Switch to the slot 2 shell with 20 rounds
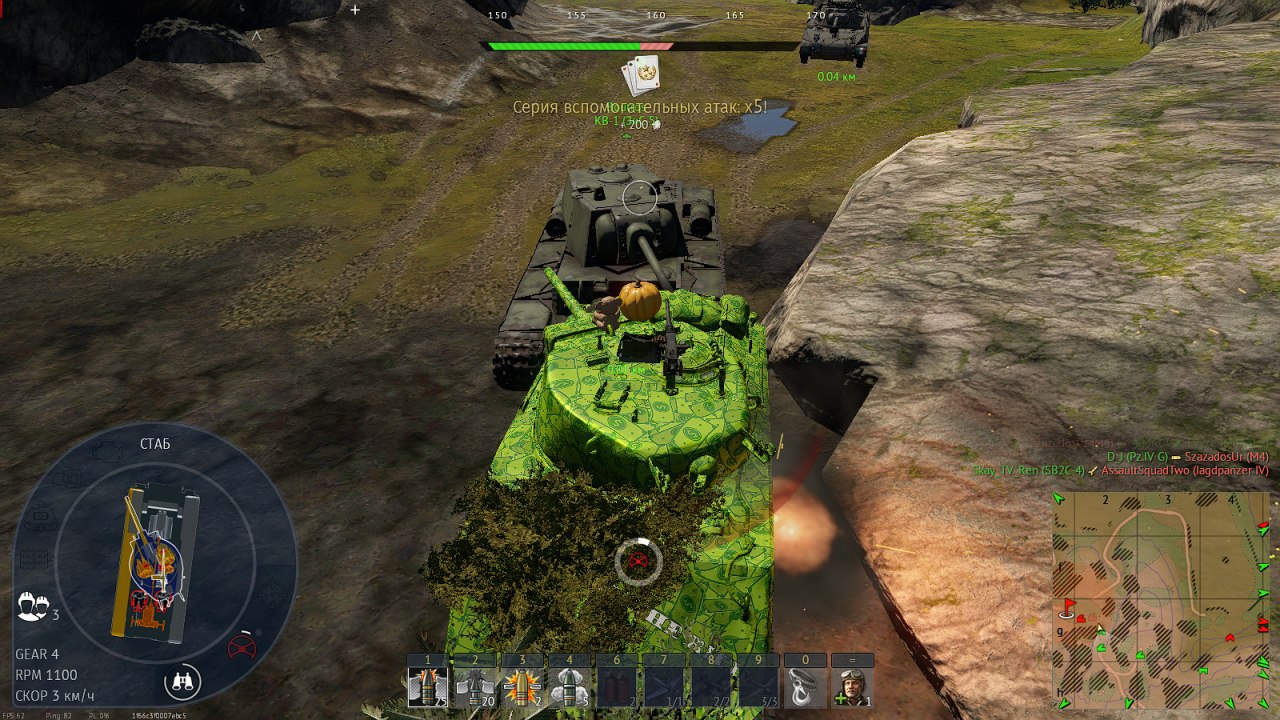 coord(475,687)
